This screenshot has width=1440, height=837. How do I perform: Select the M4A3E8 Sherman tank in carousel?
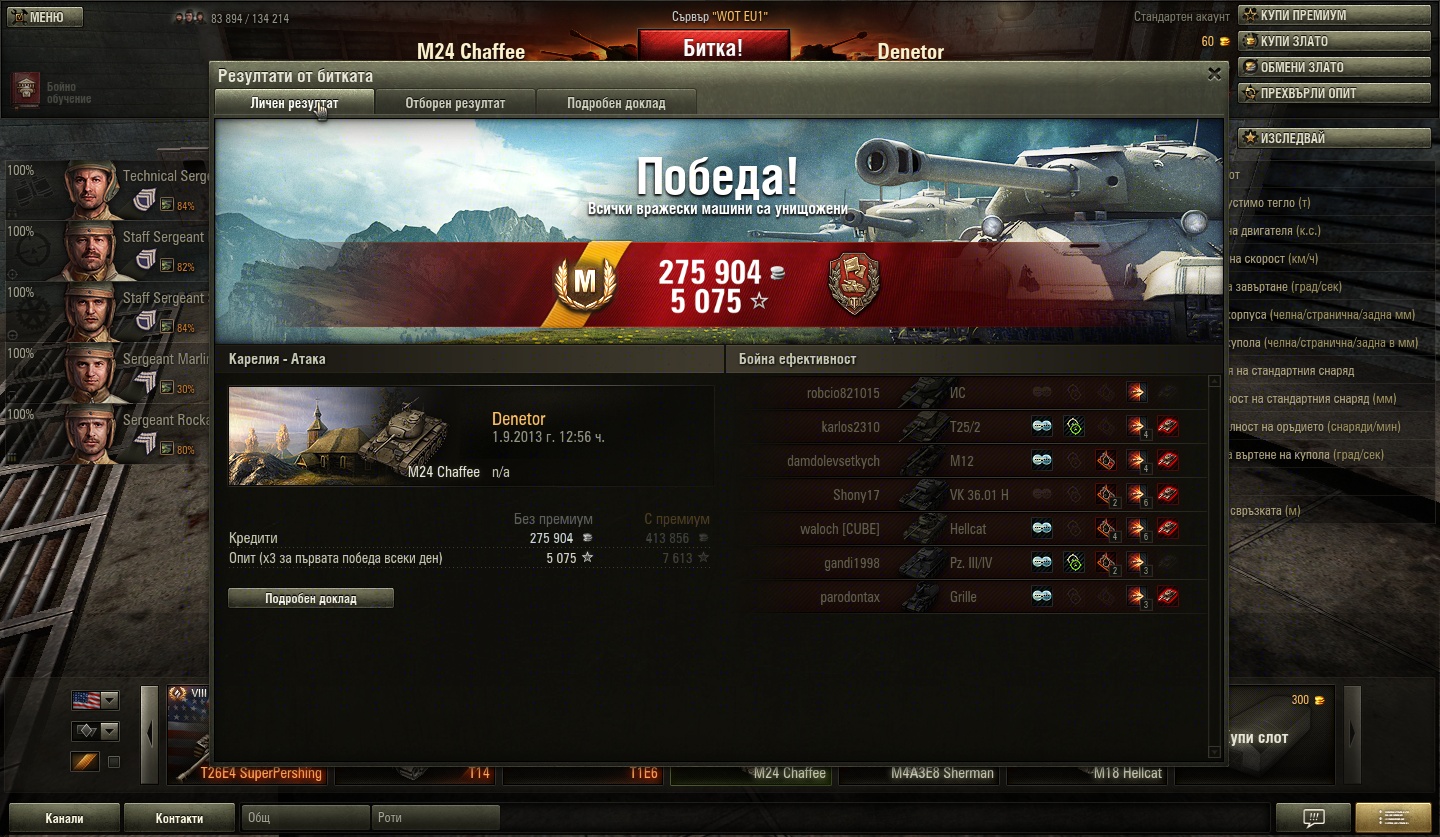click(x=920, y=772)
